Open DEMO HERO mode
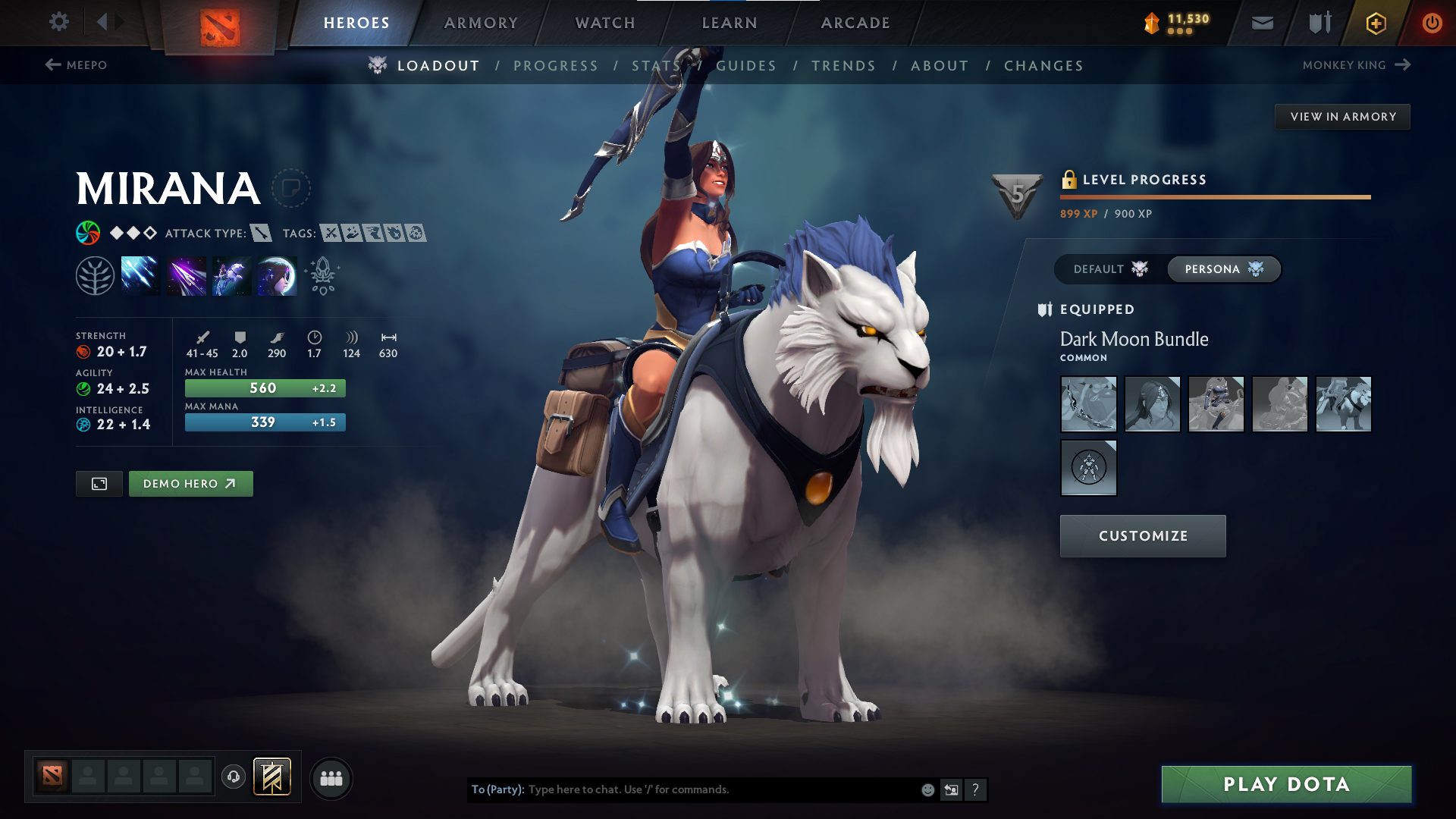 [x=190, y=483]
